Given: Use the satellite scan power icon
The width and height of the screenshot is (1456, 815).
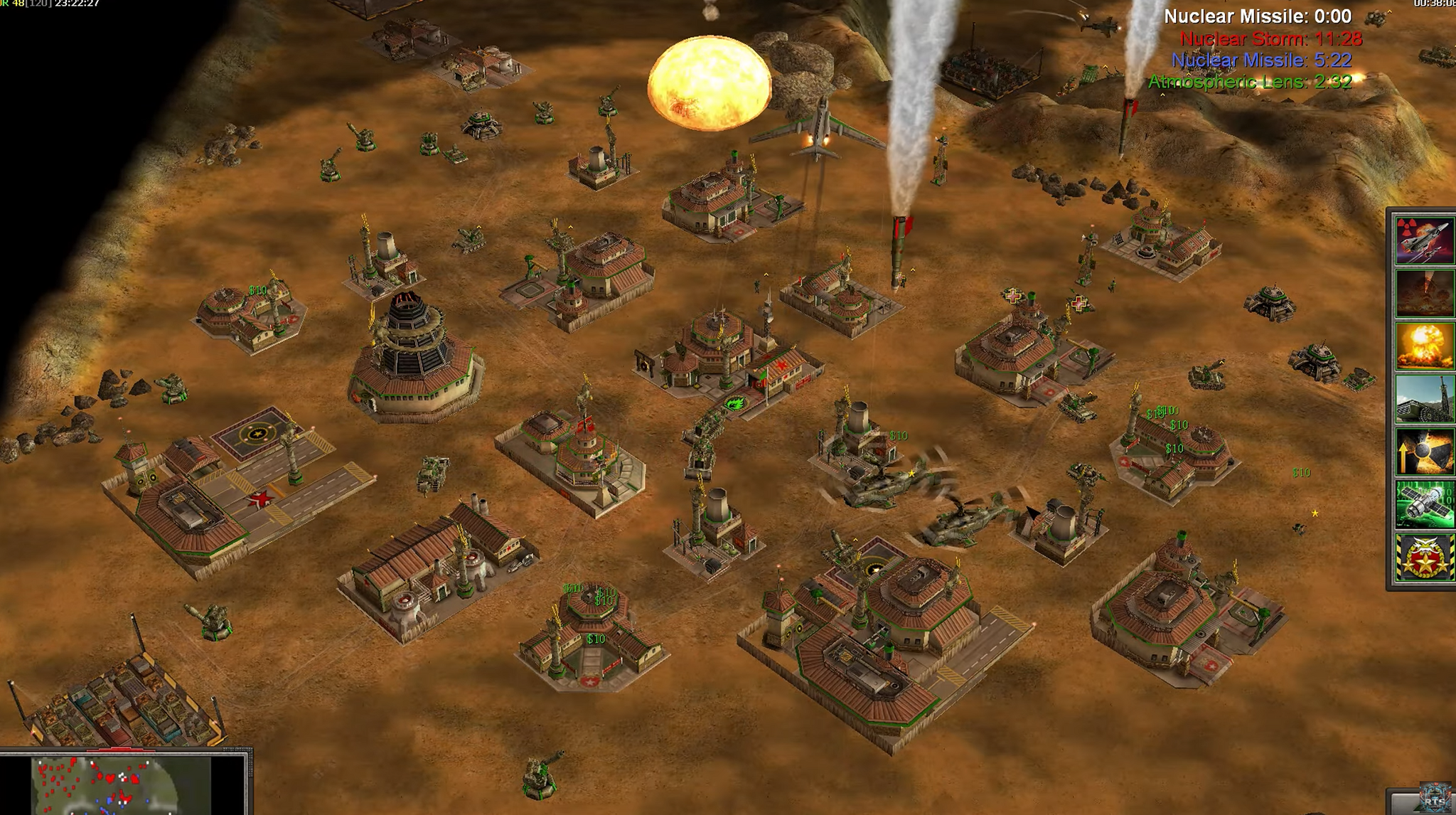Looking at the screenshot, I should (1424, 504).
